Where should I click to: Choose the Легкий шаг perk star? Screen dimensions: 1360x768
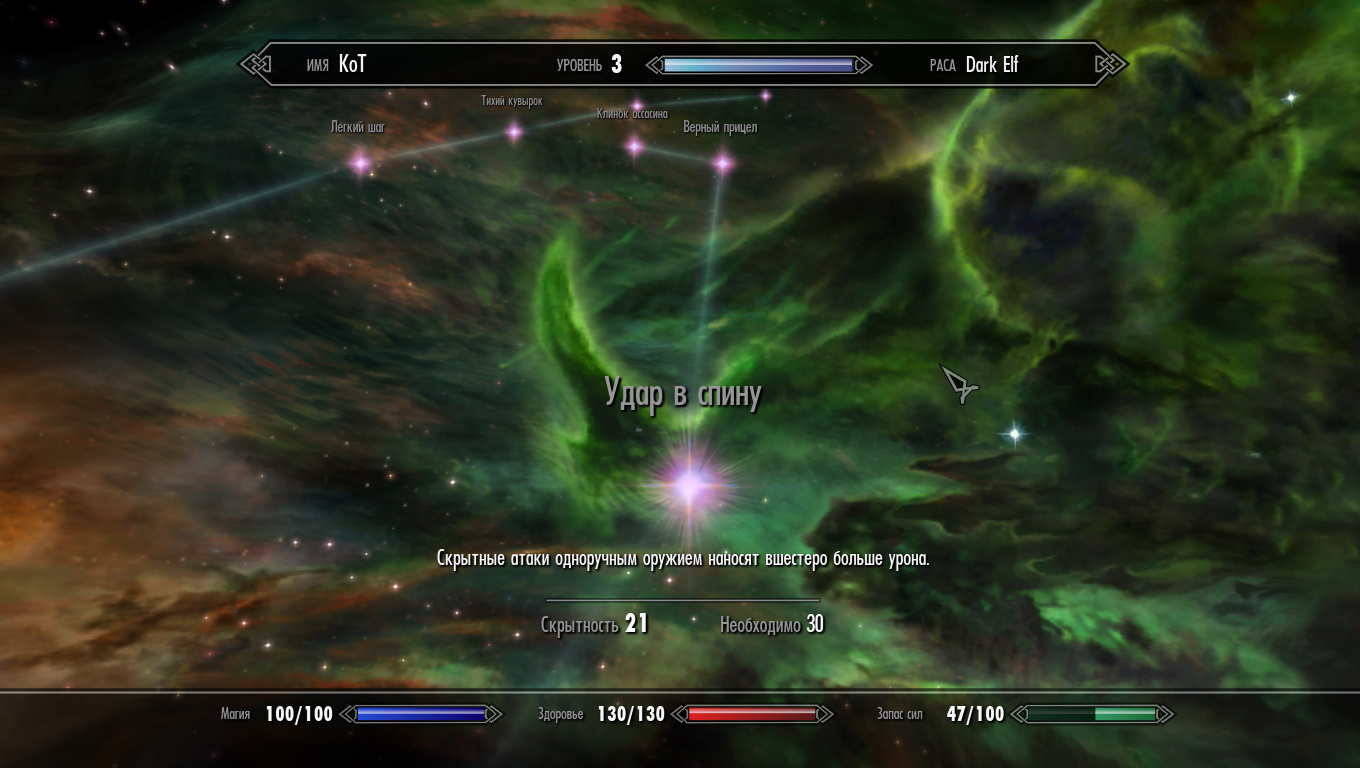point(360,162)
